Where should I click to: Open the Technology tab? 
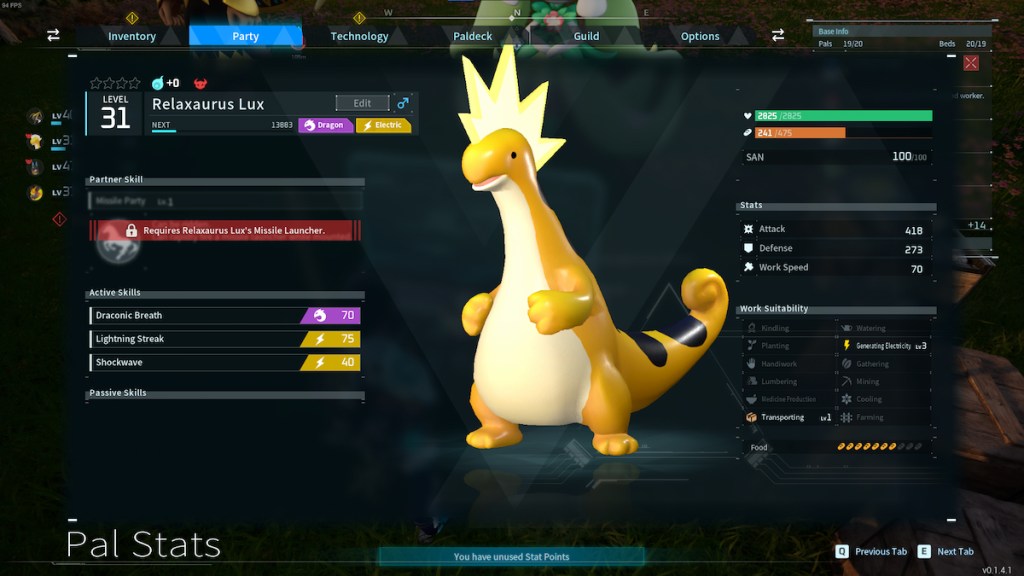pos(359,36)
